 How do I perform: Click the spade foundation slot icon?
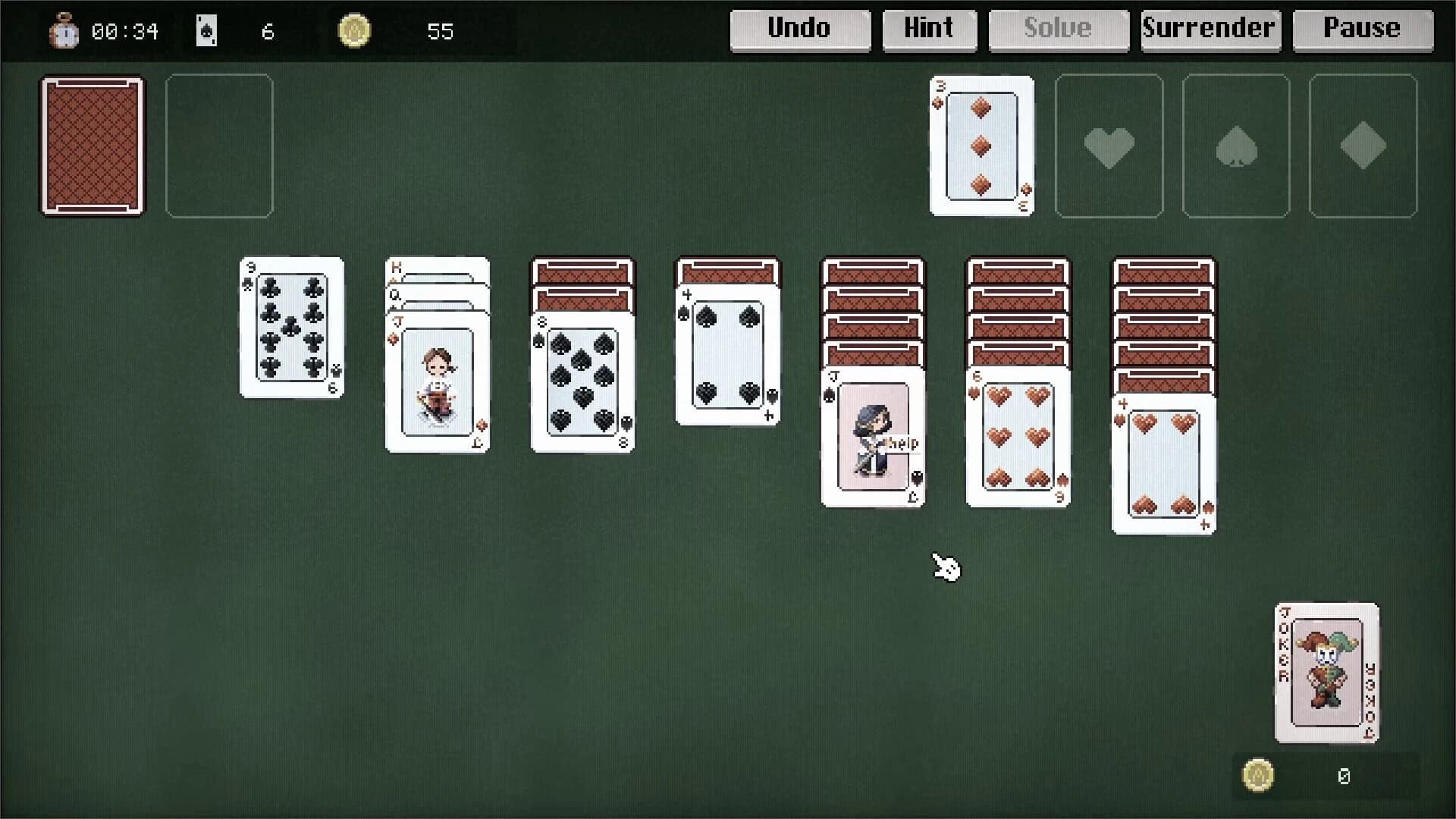(x=1236, y=146)
